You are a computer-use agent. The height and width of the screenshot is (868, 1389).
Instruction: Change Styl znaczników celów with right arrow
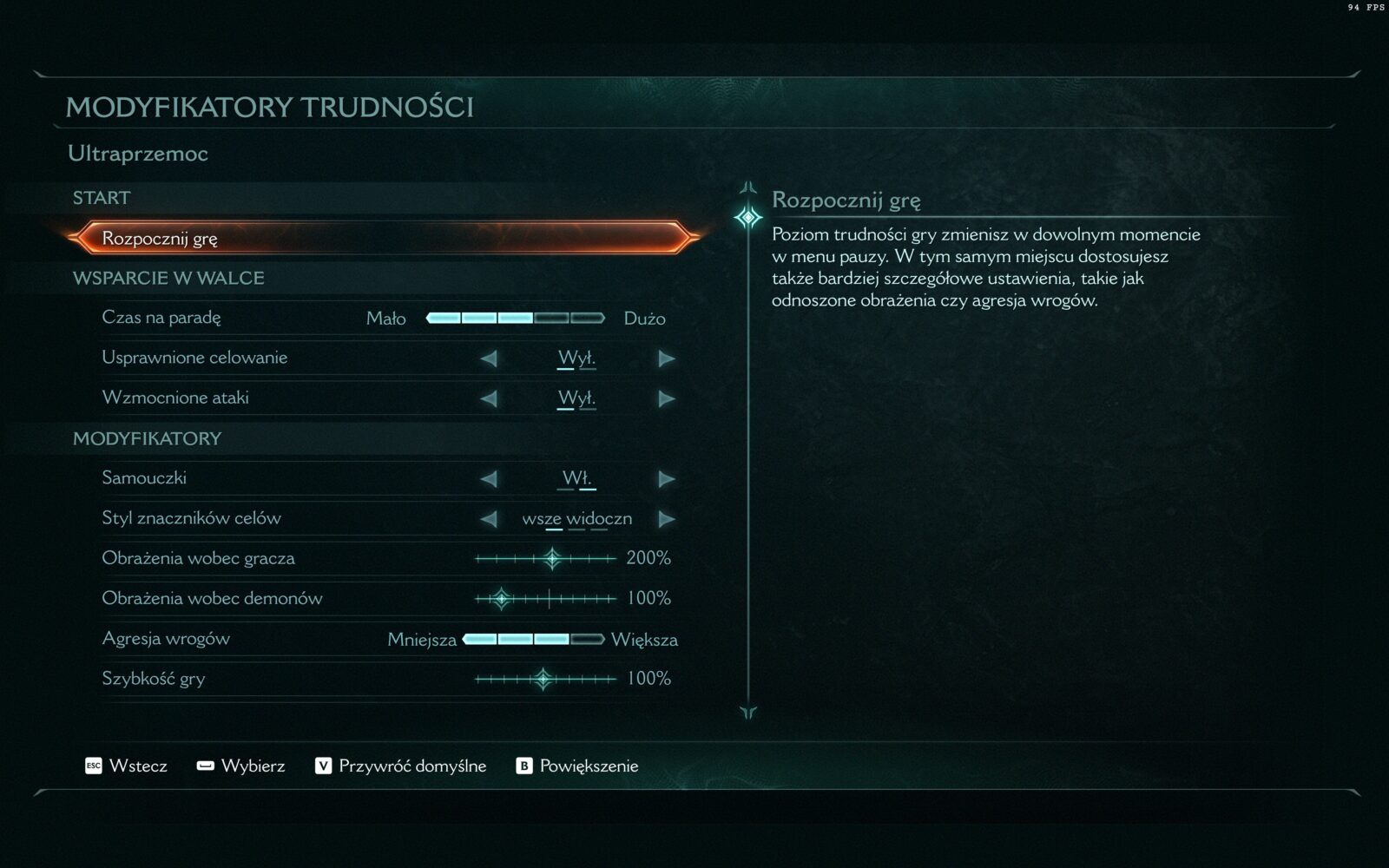(666, 519)
